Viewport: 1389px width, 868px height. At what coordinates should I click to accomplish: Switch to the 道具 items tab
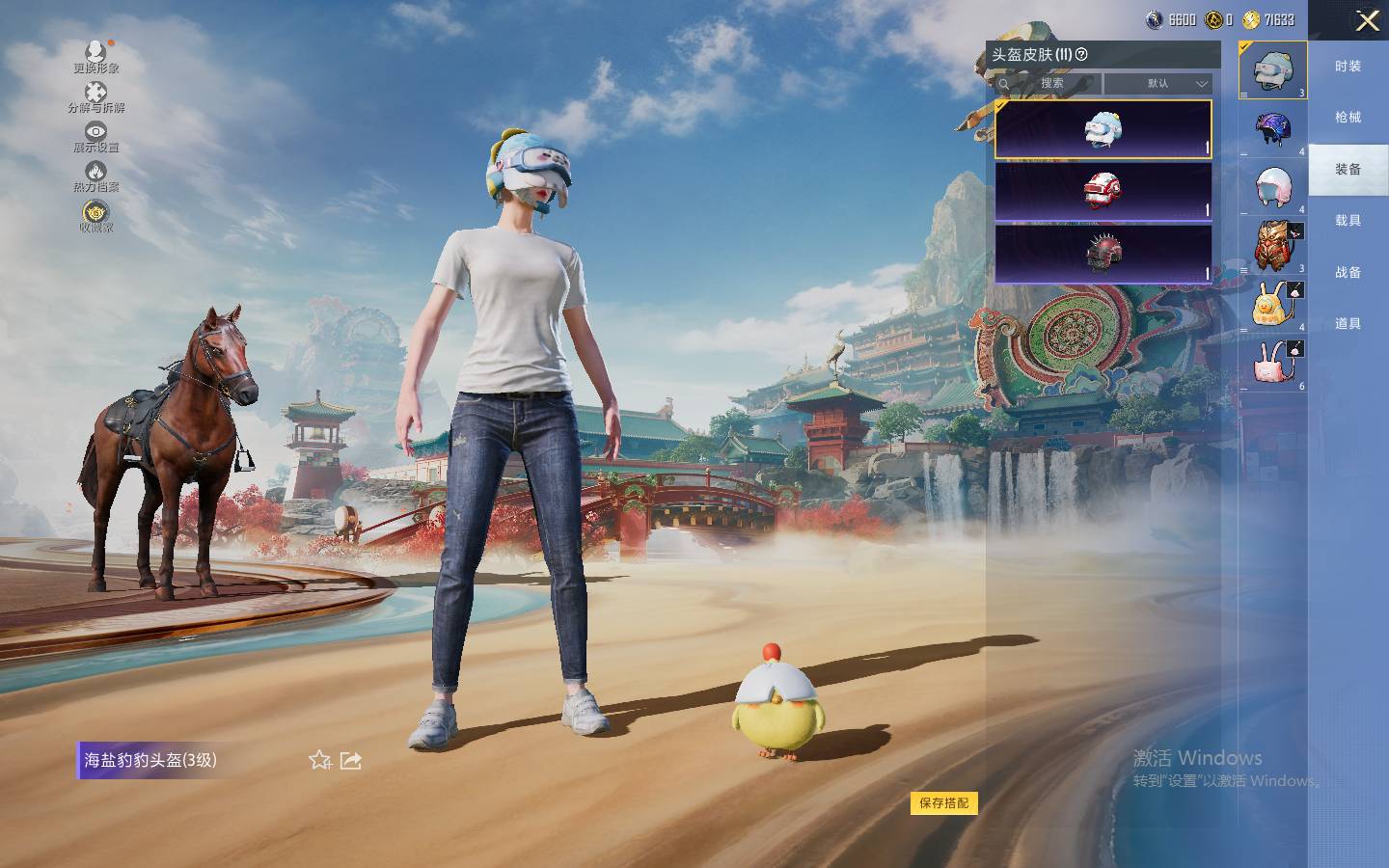(x=1348, y=324)
